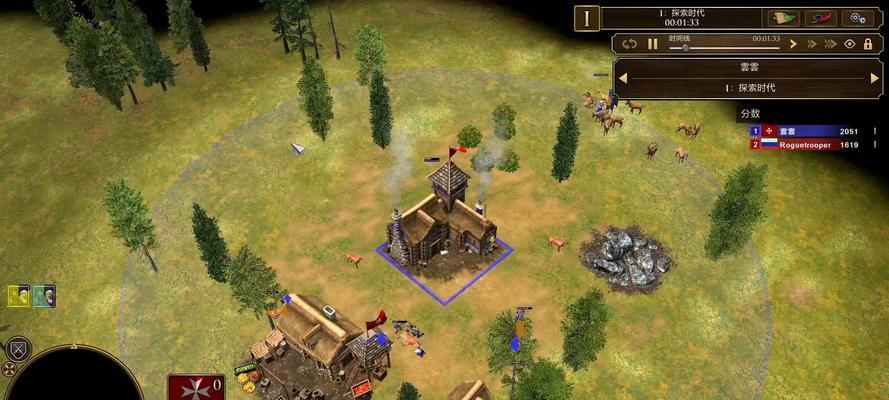
Task: Set playback to normal single-arrow speed
Action: (793, 44)
